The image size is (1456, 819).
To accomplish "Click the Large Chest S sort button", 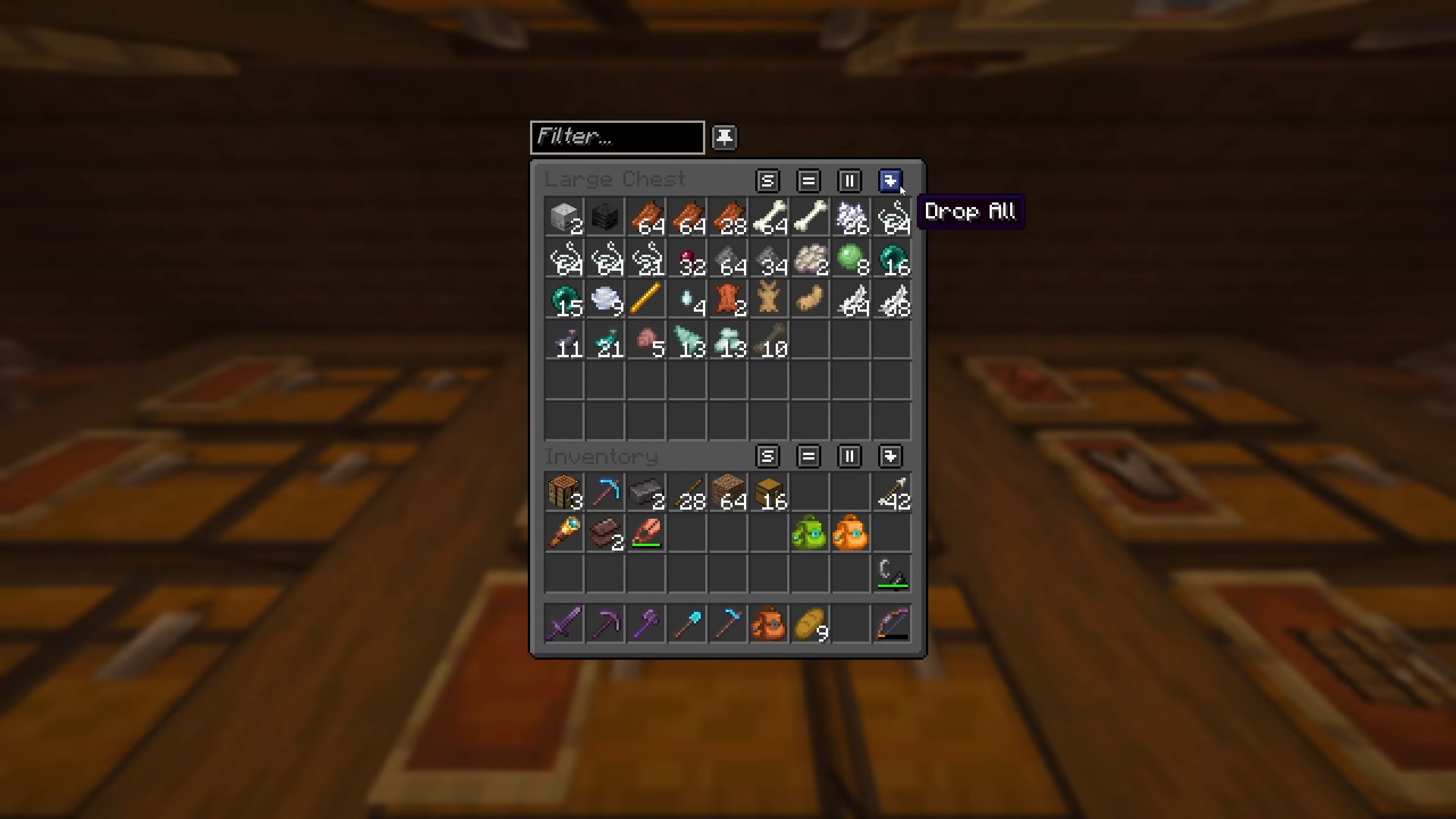I will click(767, 181).
